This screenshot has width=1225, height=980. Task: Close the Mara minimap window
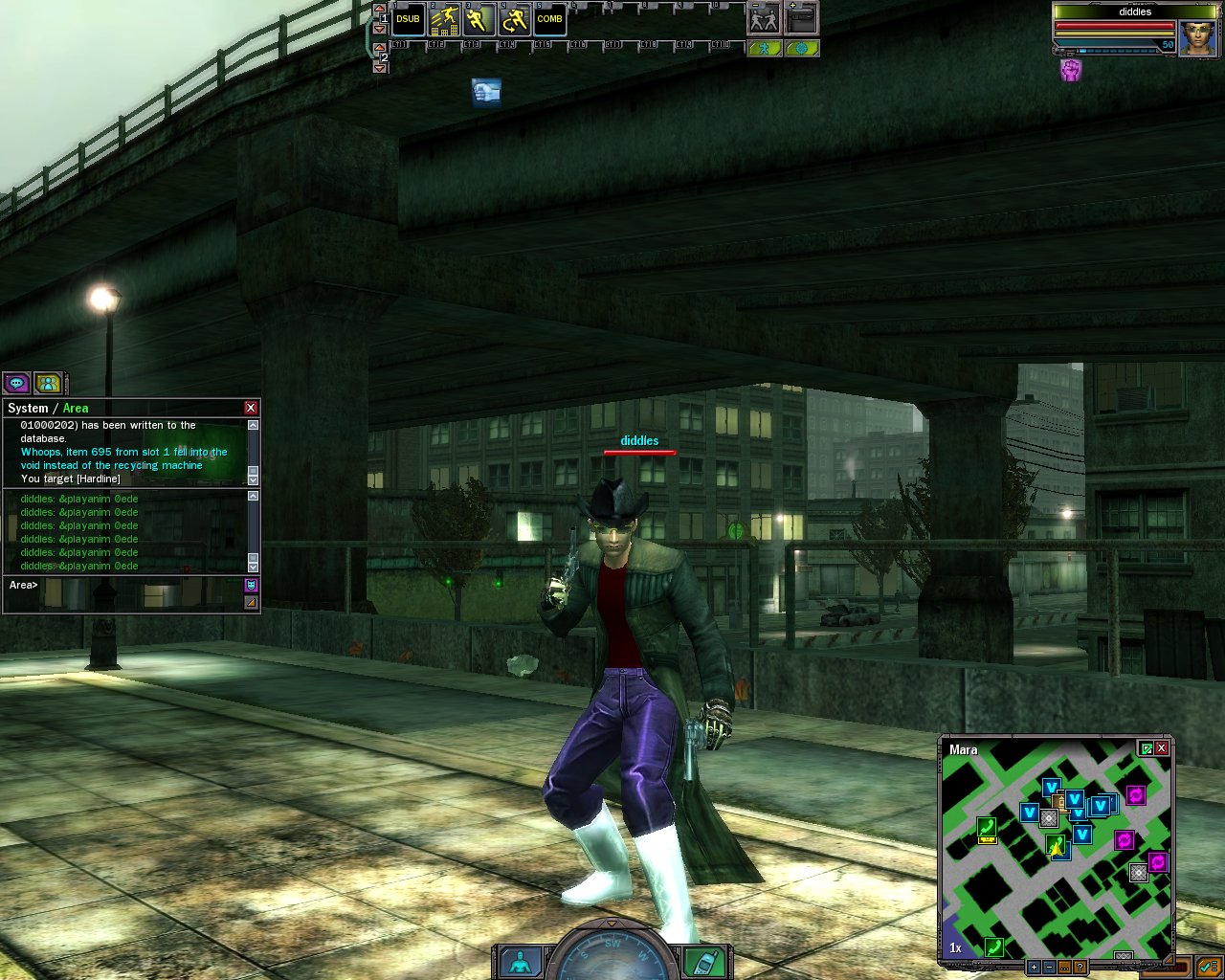point(1162,748)
